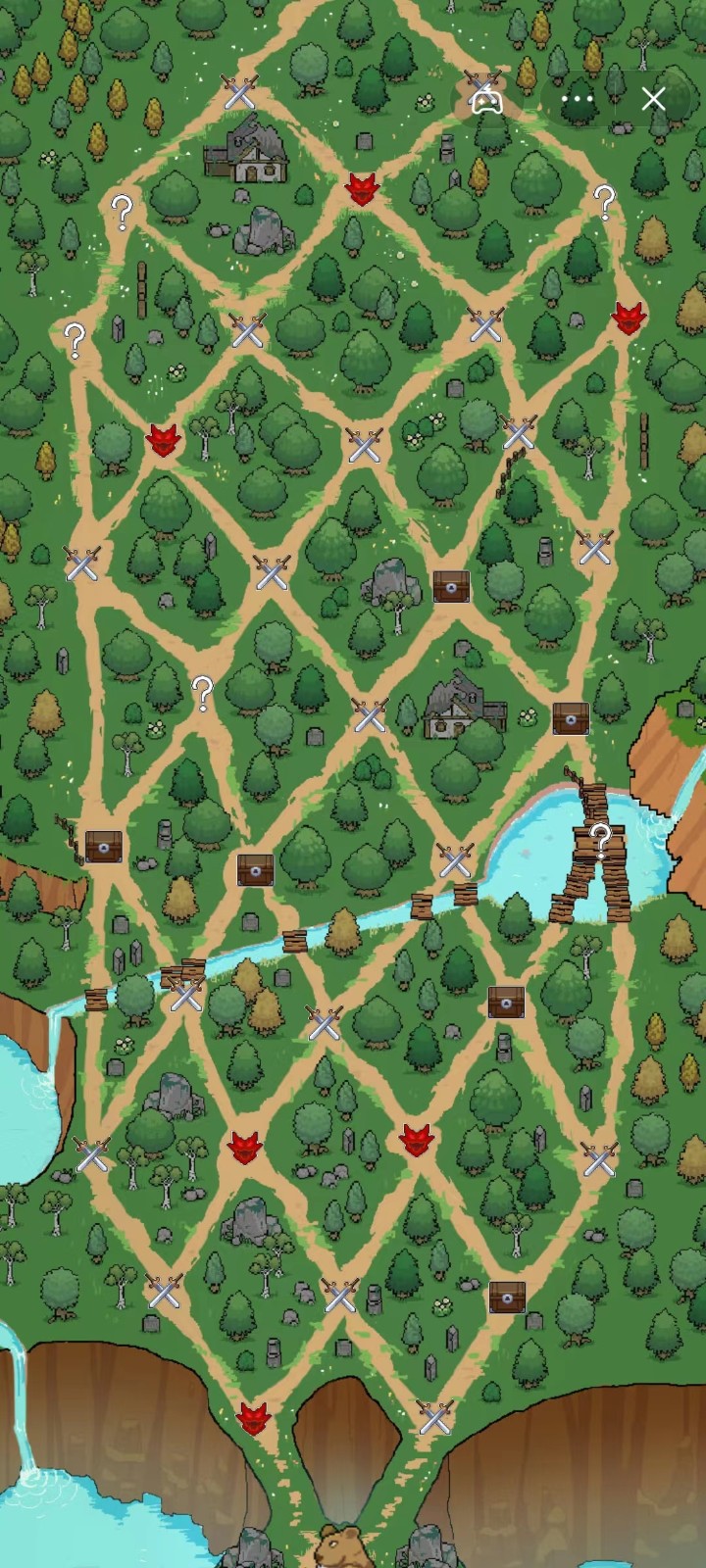706x1568 pixels.
Task: Pick the crossed swords node above the ruined house
Action: (239, 92)
